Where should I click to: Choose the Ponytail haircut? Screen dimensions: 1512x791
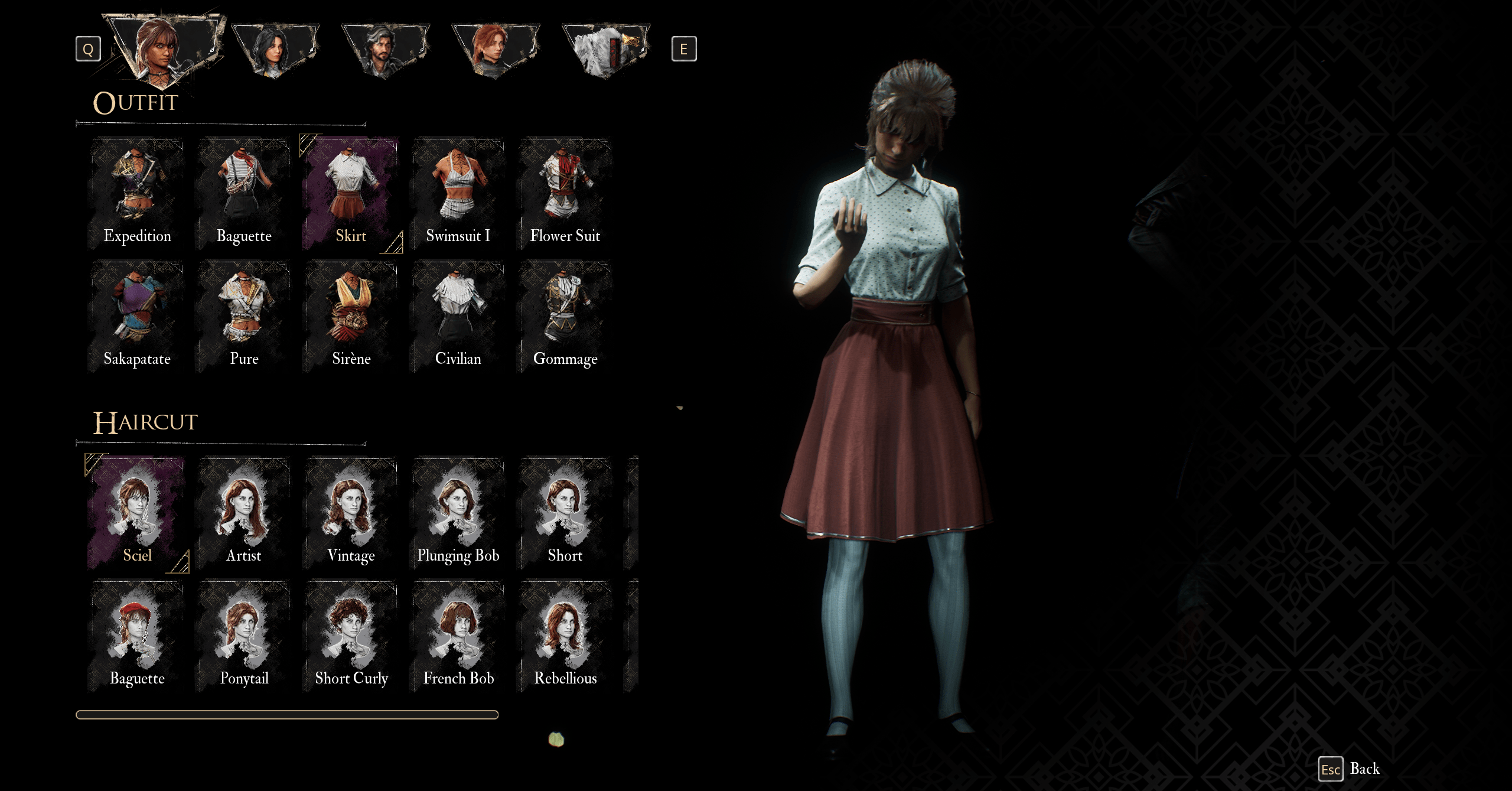pos(244,636)
